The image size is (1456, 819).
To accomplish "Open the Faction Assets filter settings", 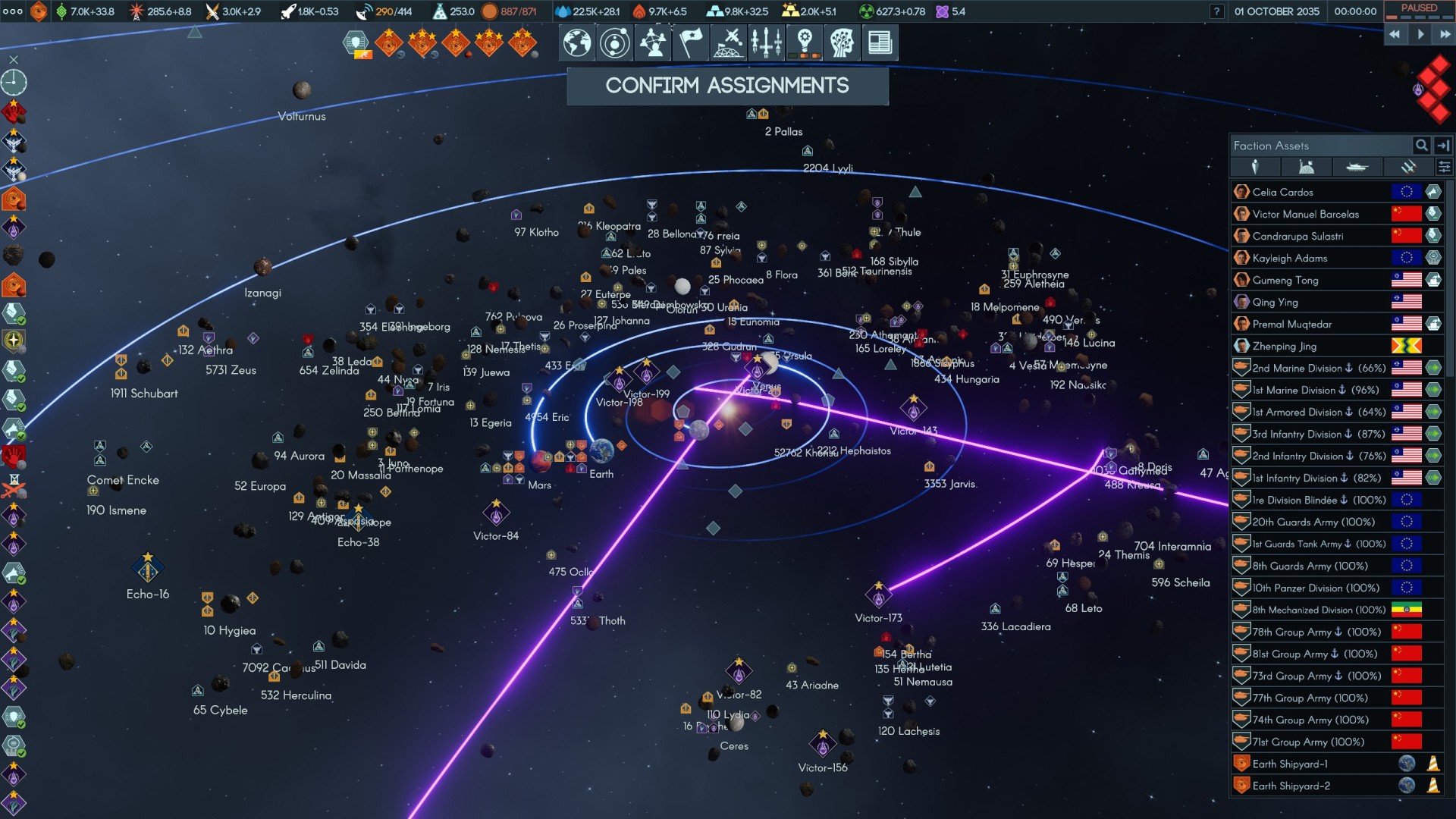I will pyautogui.click(x=1444, y=167).
